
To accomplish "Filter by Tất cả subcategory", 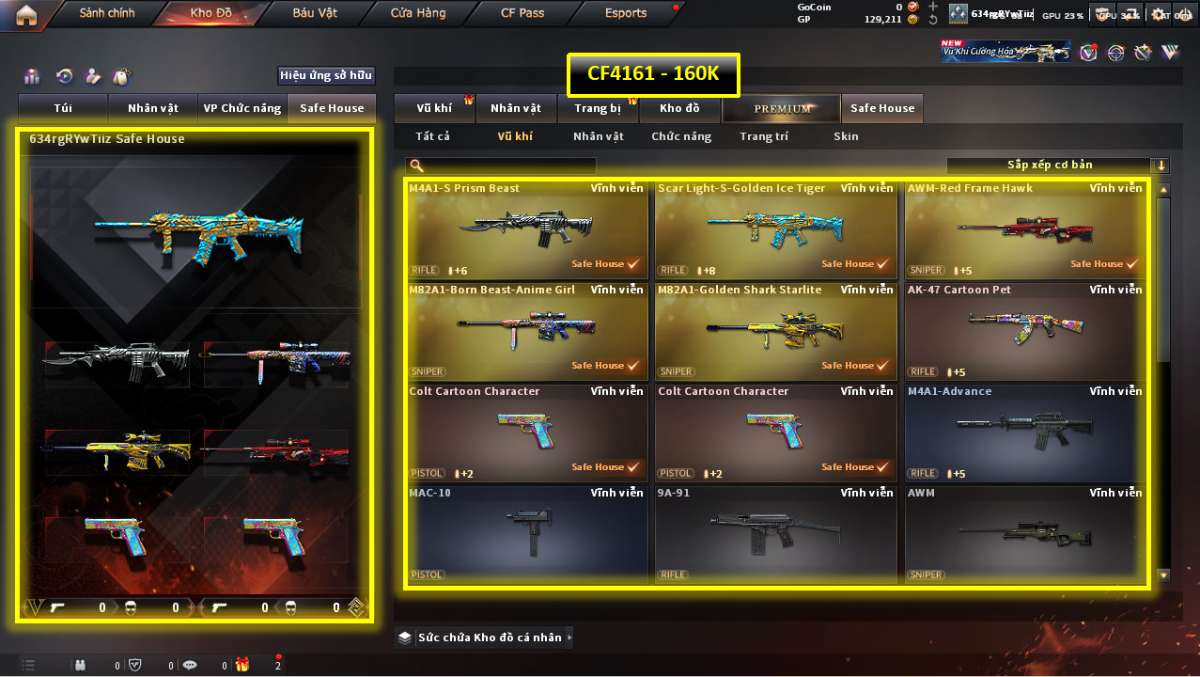I will [x=432, y=137].
